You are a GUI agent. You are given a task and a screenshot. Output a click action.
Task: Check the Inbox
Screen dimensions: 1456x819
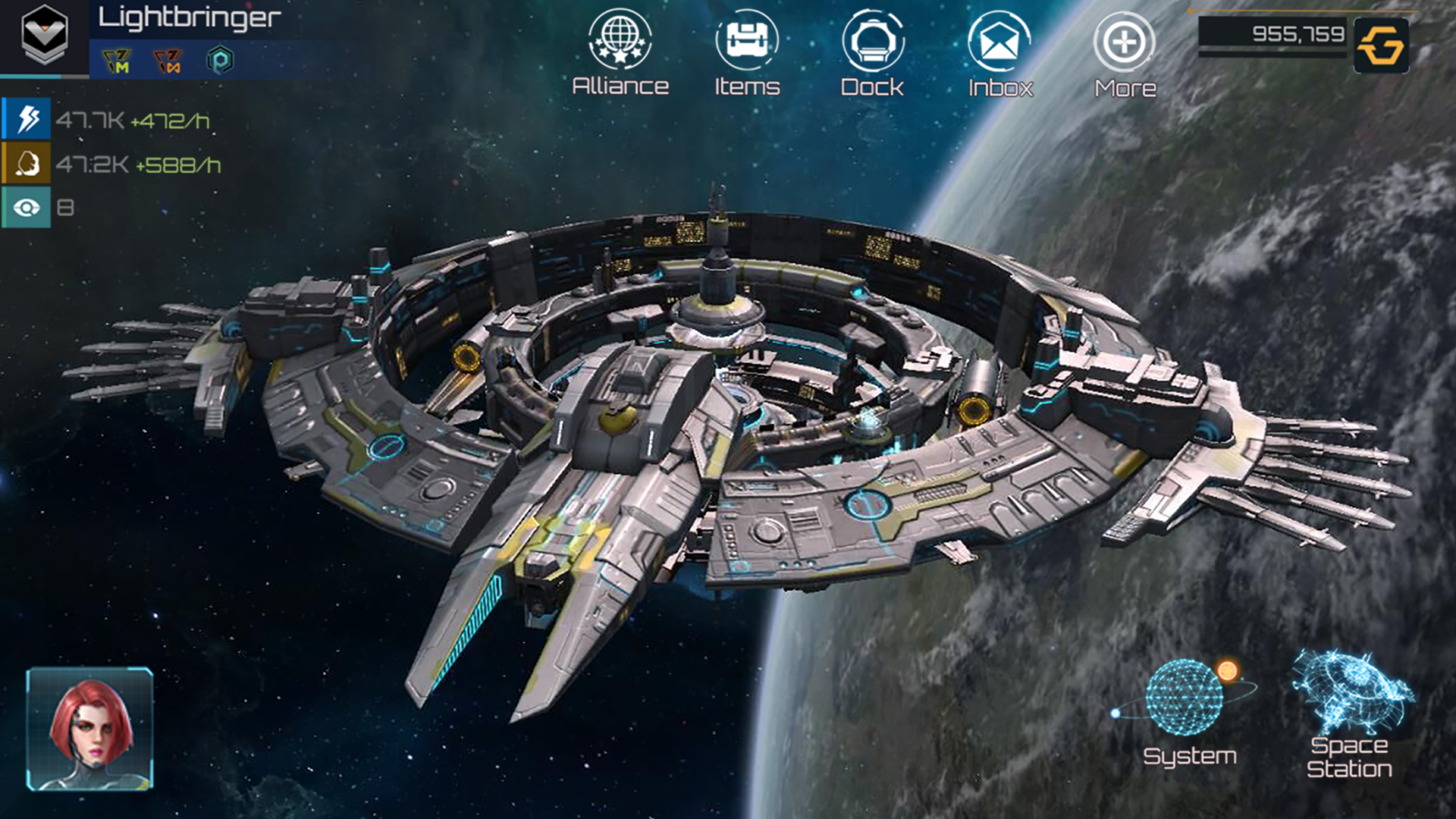coord(999,49)
